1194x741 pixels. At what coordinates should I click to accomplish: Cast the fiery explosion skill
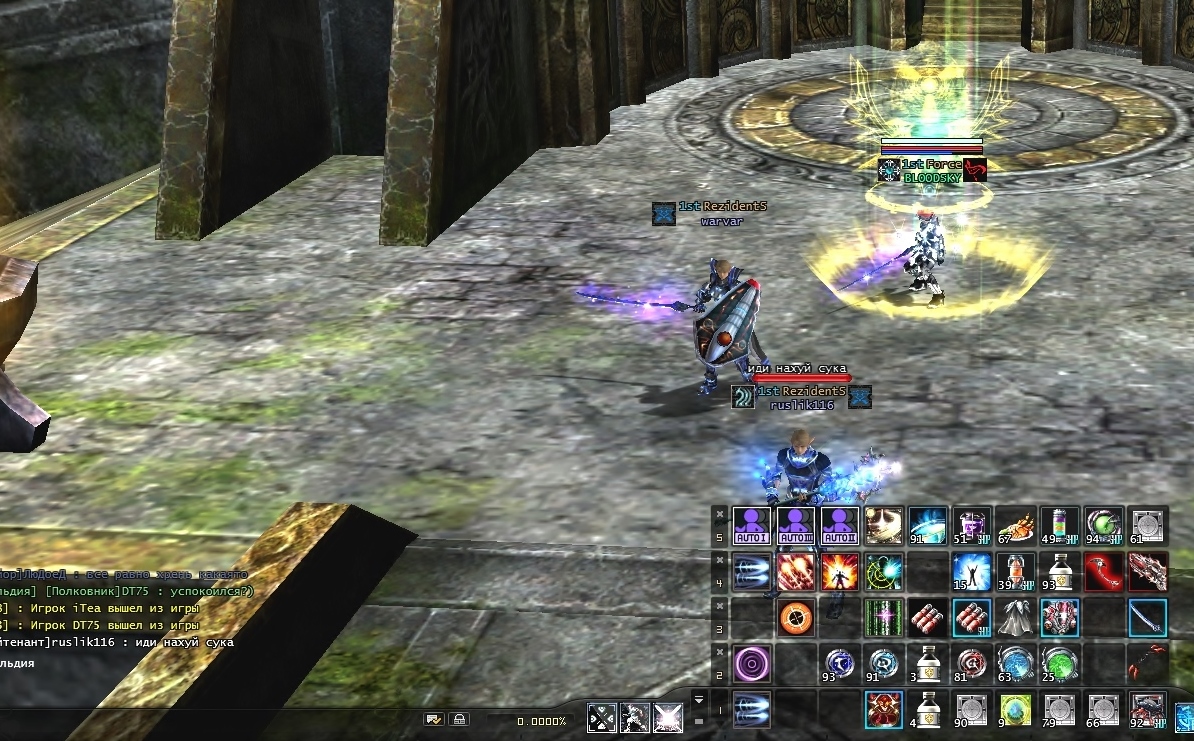840,571
